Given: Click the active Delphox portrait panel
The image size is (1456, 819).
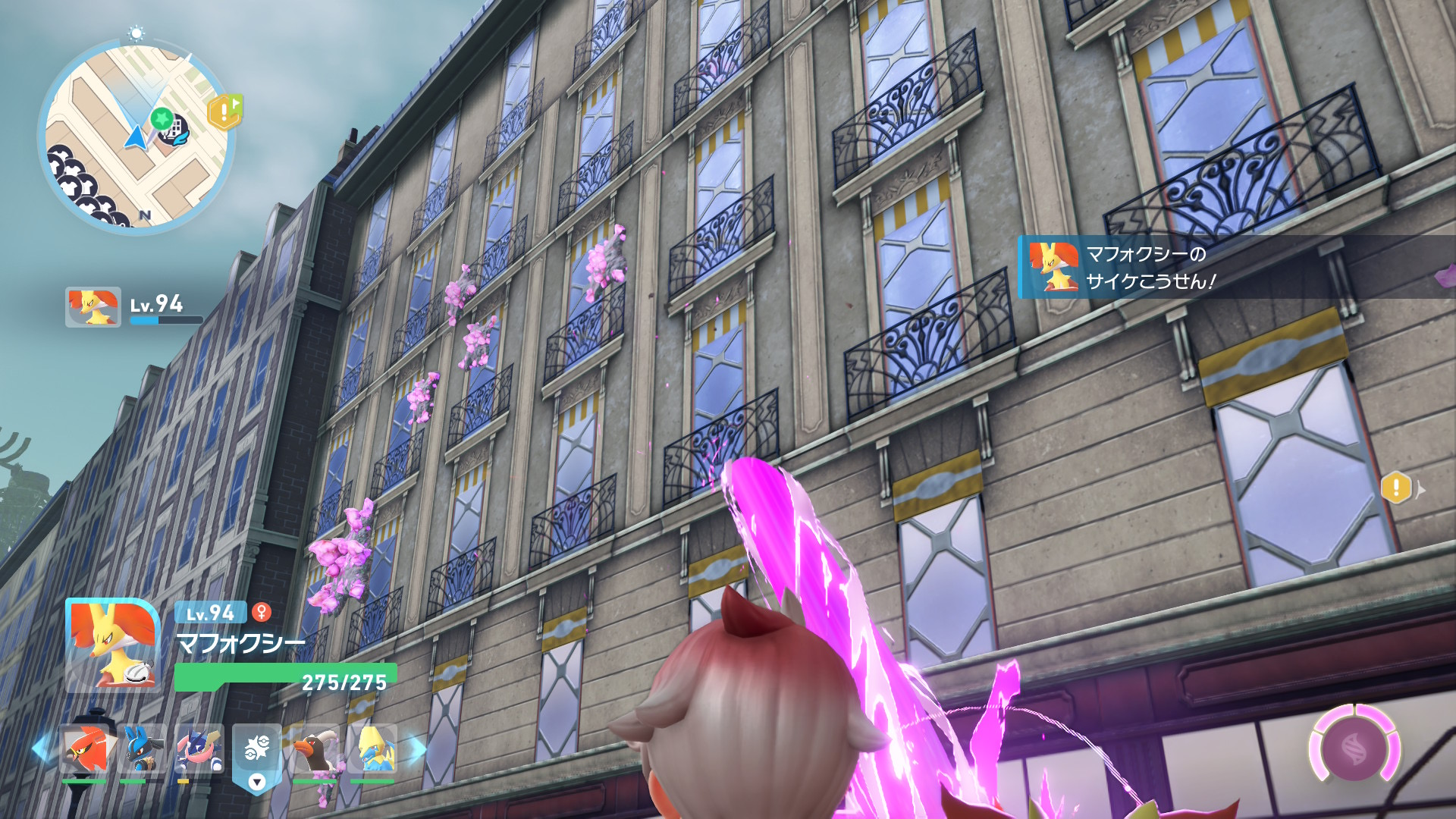Looking at the screenshot, I should [113, 645].
